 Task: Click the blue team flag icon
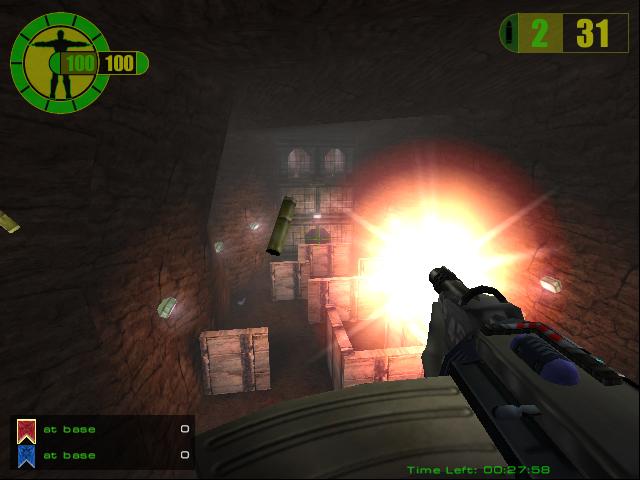[27, 456]
